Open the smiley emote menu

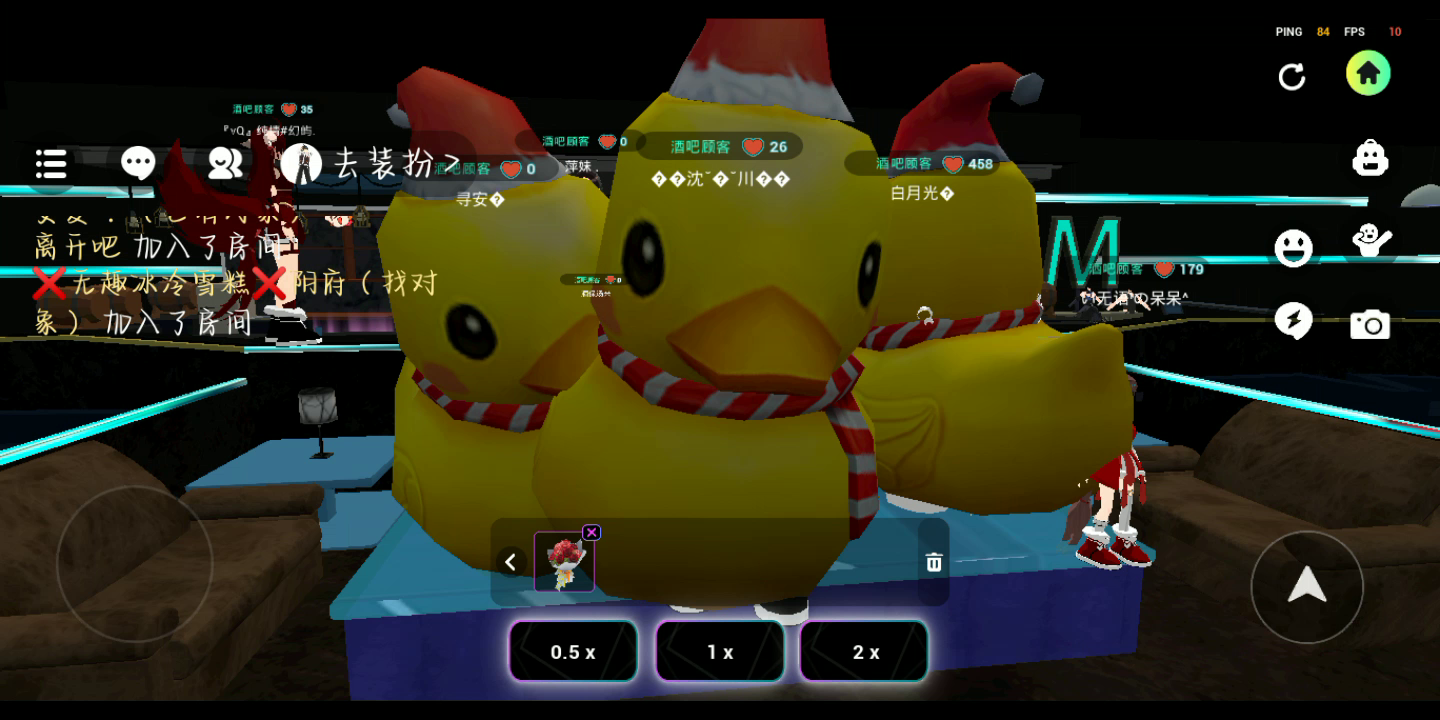(x=1293, y=248)
